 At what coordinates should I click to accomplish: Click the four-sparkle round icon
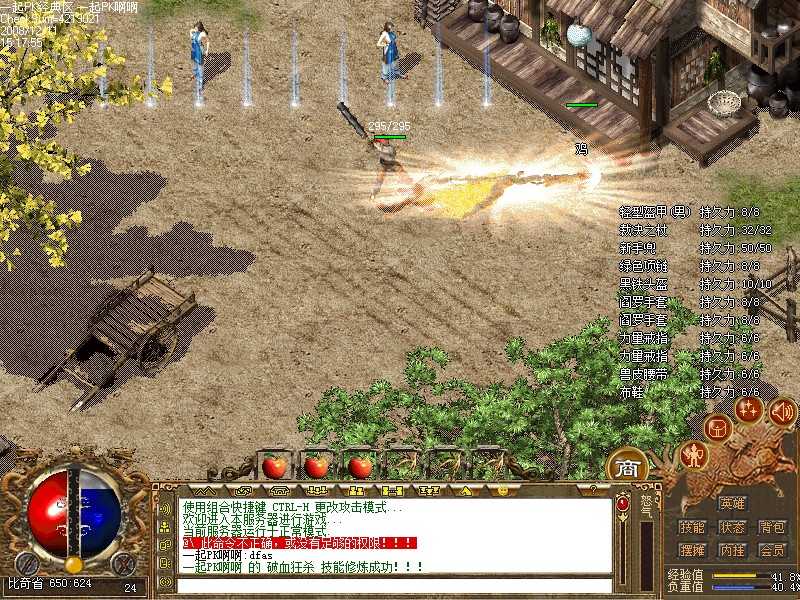748,408
